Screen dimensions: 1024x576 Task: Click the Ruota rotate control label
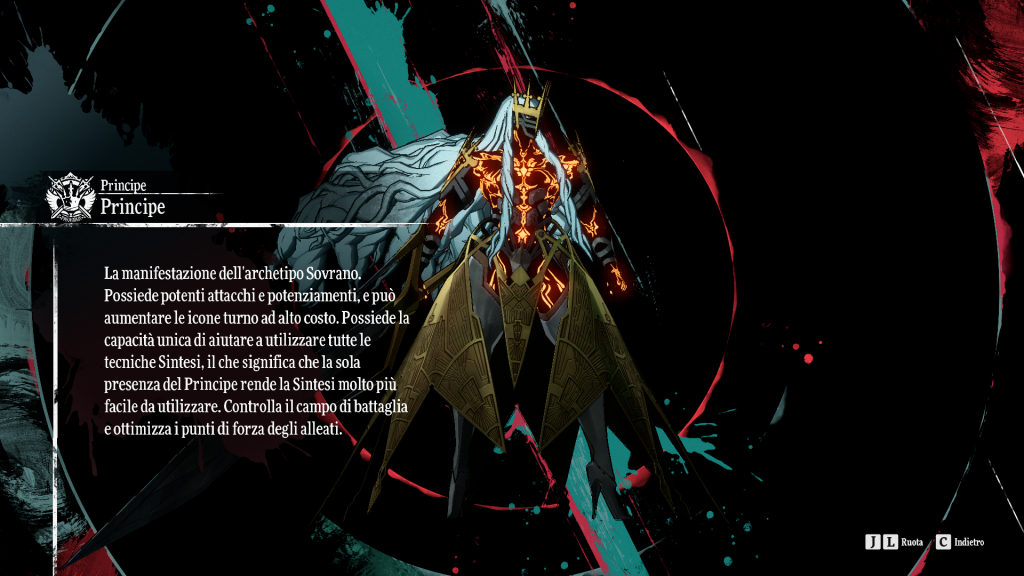pyautogui.click(x=911, y=542)
